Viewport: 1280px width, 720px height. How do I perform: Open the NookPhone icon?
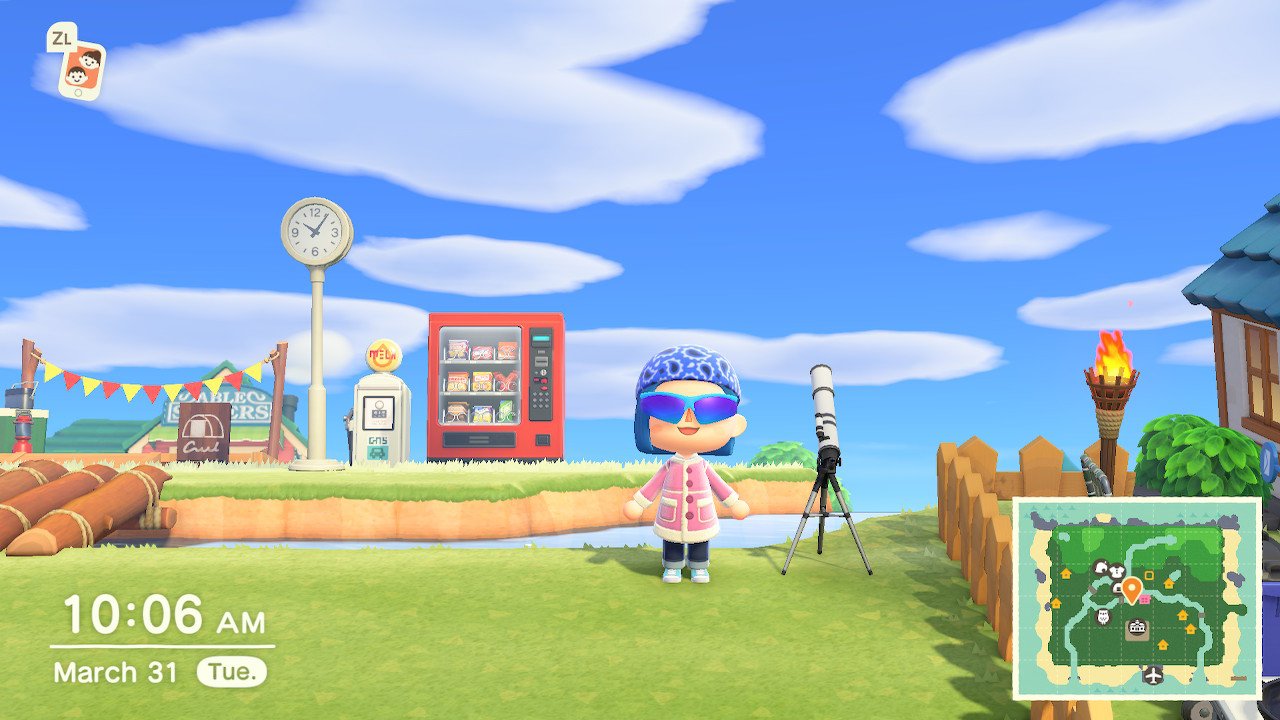pyautogui.click(x=81, y=70)
